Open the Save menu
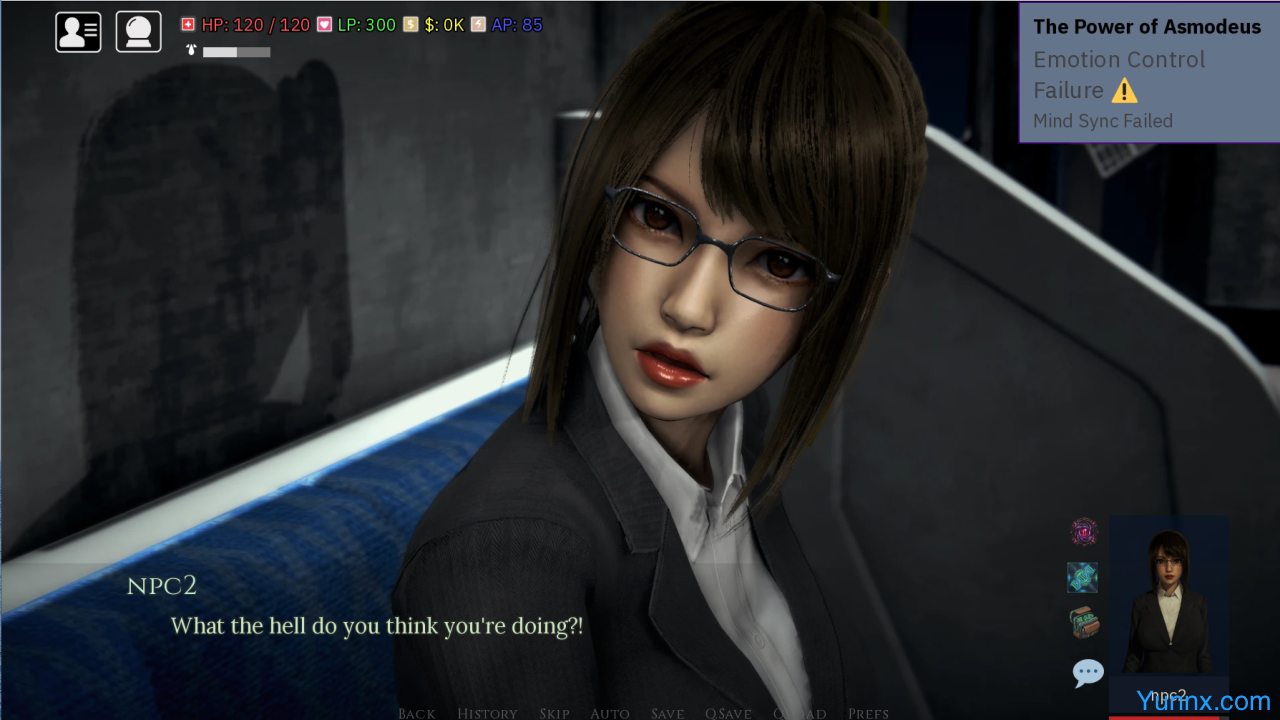1280x720 pixels. tap(667, 713)
